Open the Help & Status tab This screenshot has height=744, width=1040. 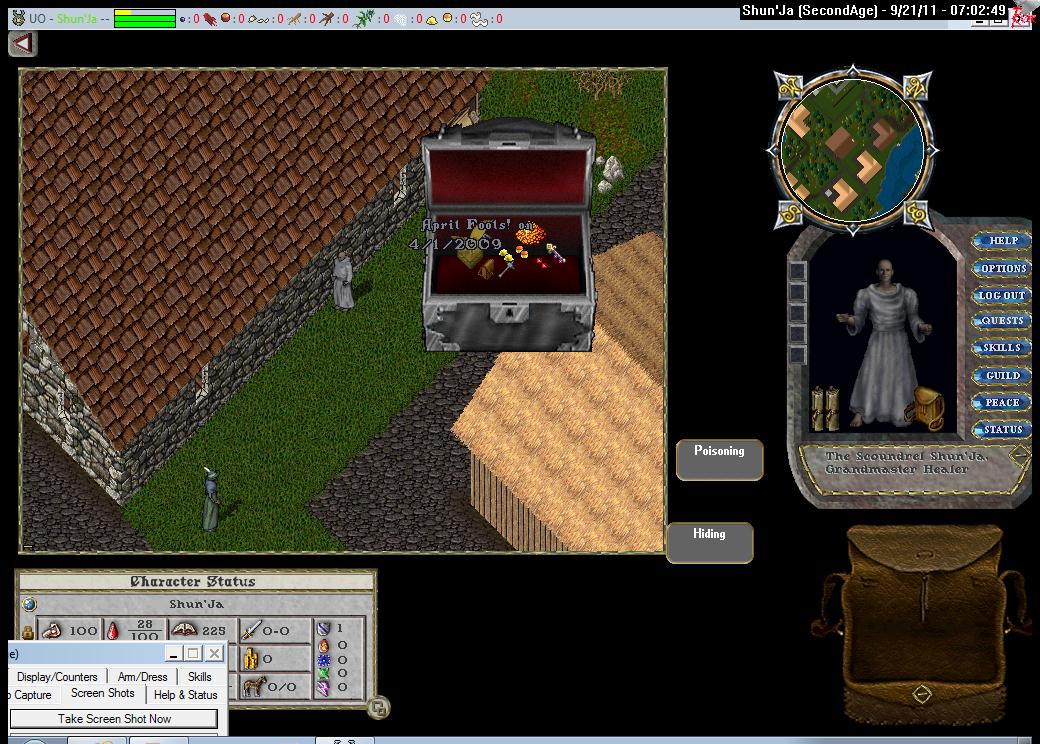[x=185, y=695]
